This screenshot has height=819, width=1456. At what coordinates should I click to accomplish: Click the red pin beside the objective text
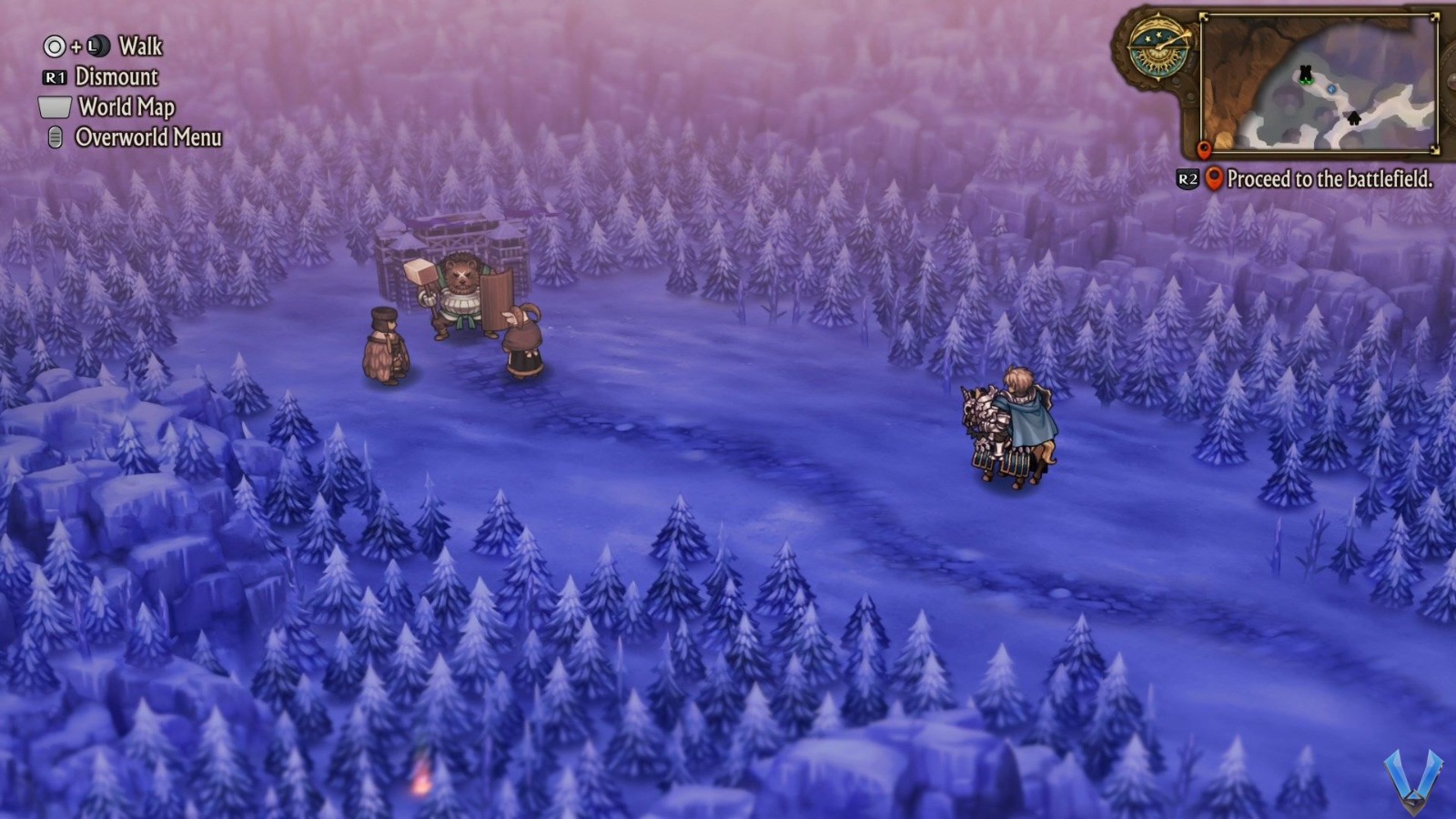[1216, 179]
